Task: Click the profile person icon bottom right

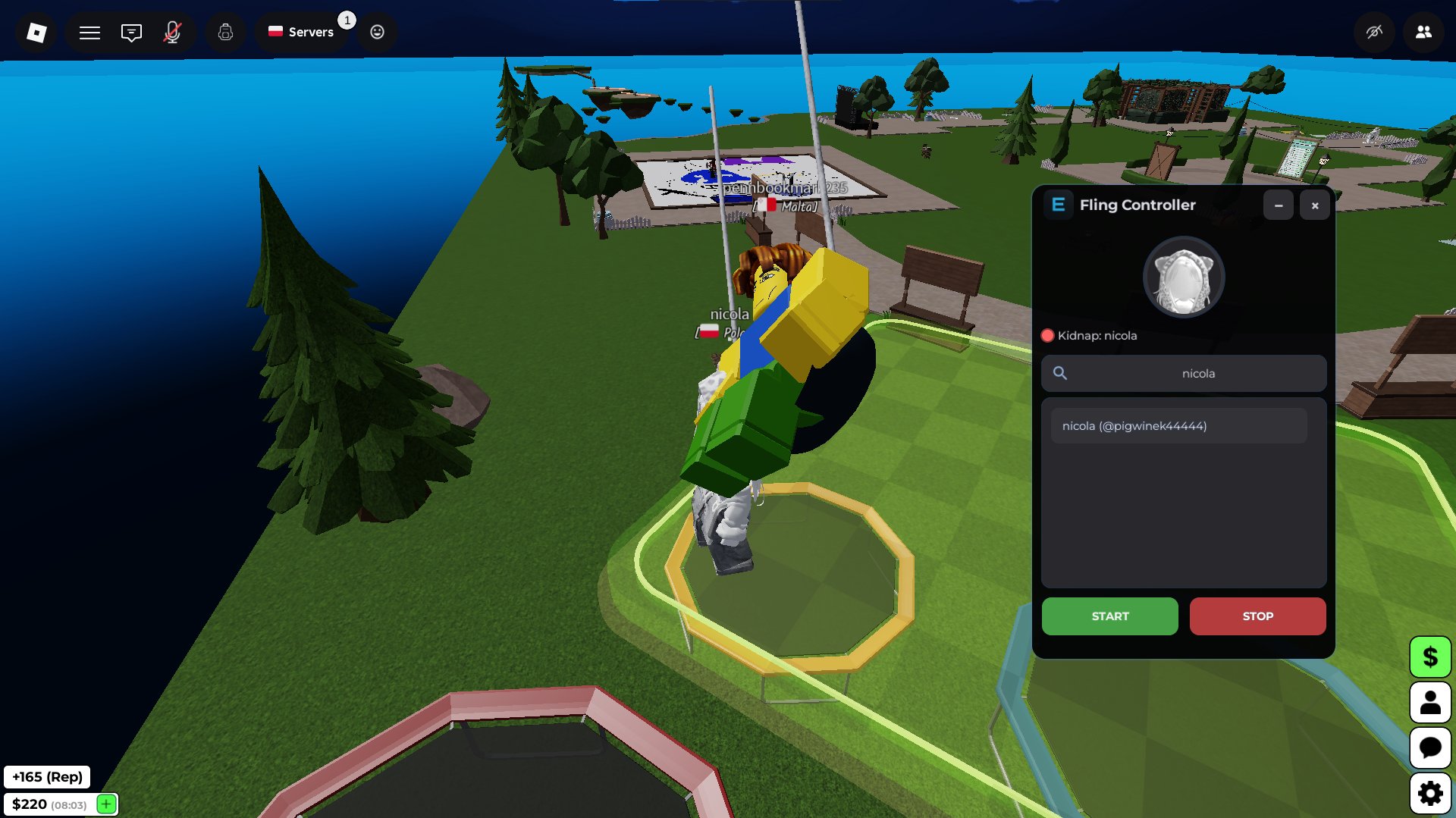Action: tap(1430, 702)
